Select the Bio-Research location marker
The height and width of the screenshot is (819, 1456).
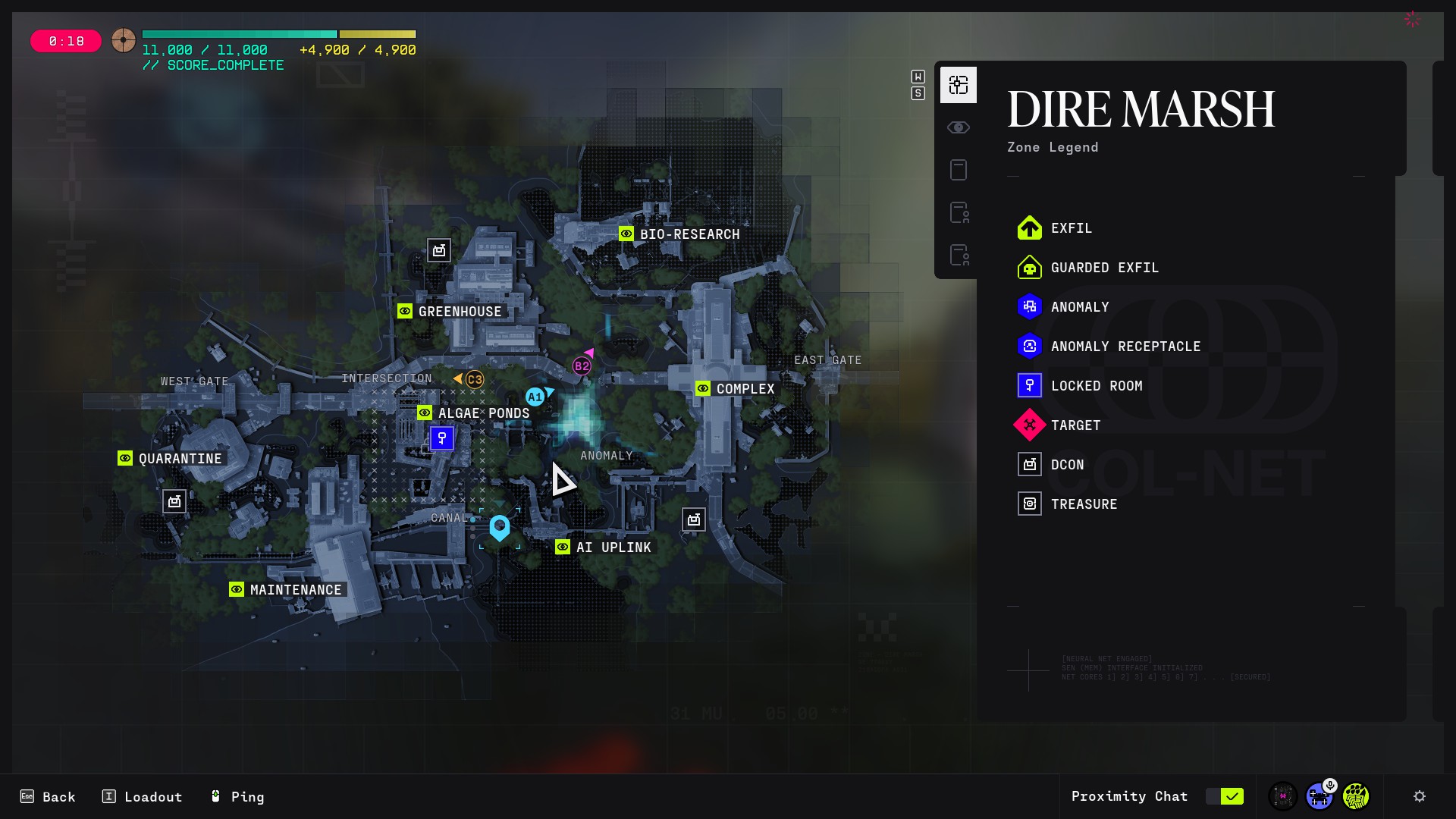point(626,234)
